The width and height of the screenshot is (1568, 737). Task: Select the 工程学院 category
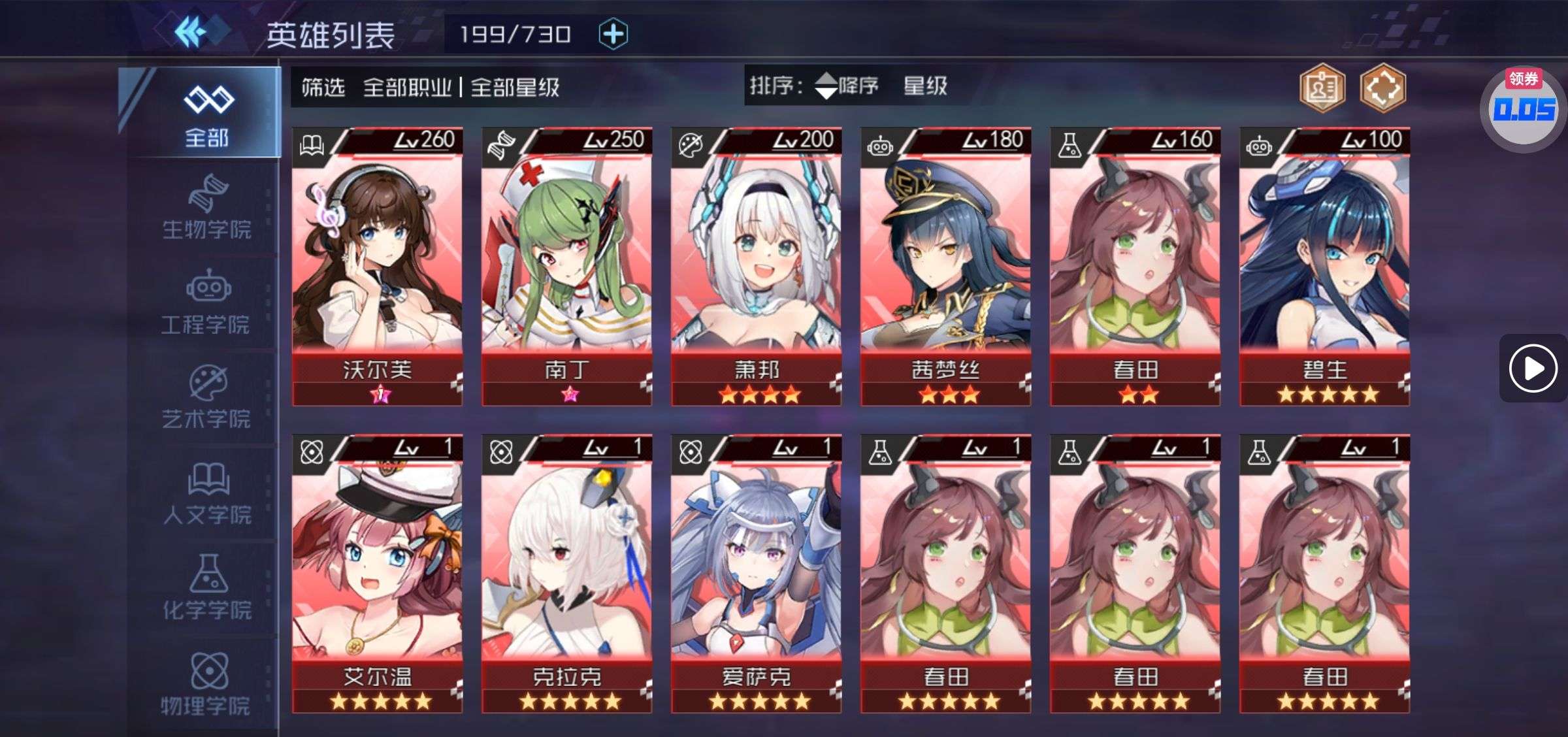[x=206, y=304]
